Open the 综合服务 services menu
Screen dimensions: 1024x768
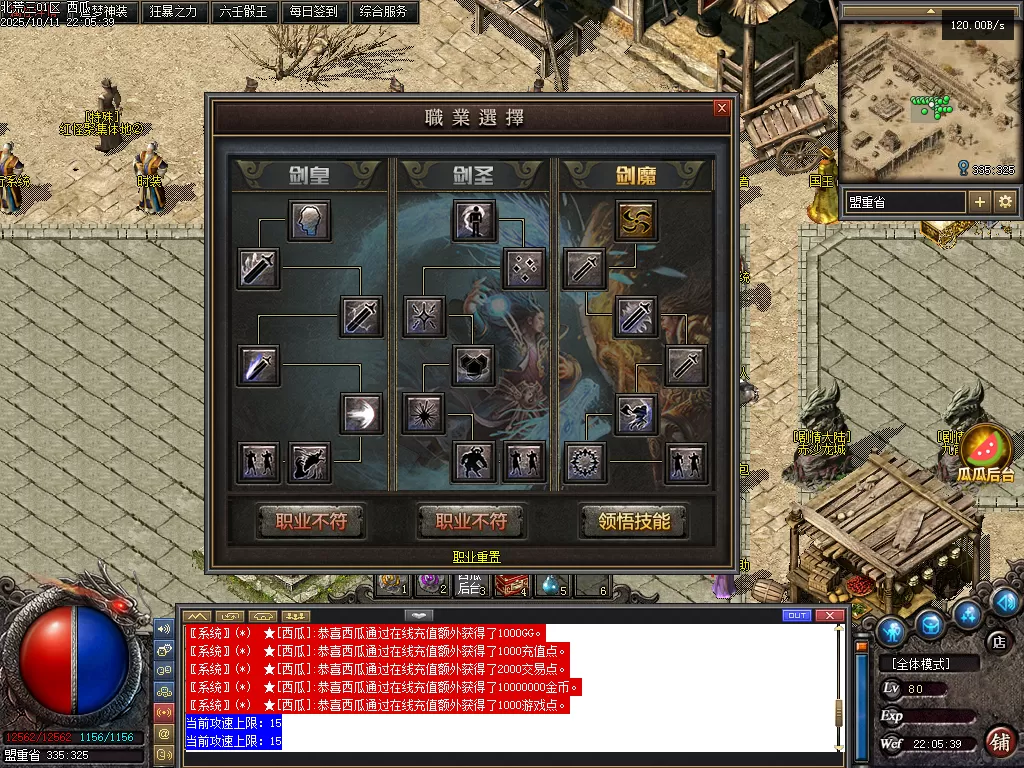[382, 12]
